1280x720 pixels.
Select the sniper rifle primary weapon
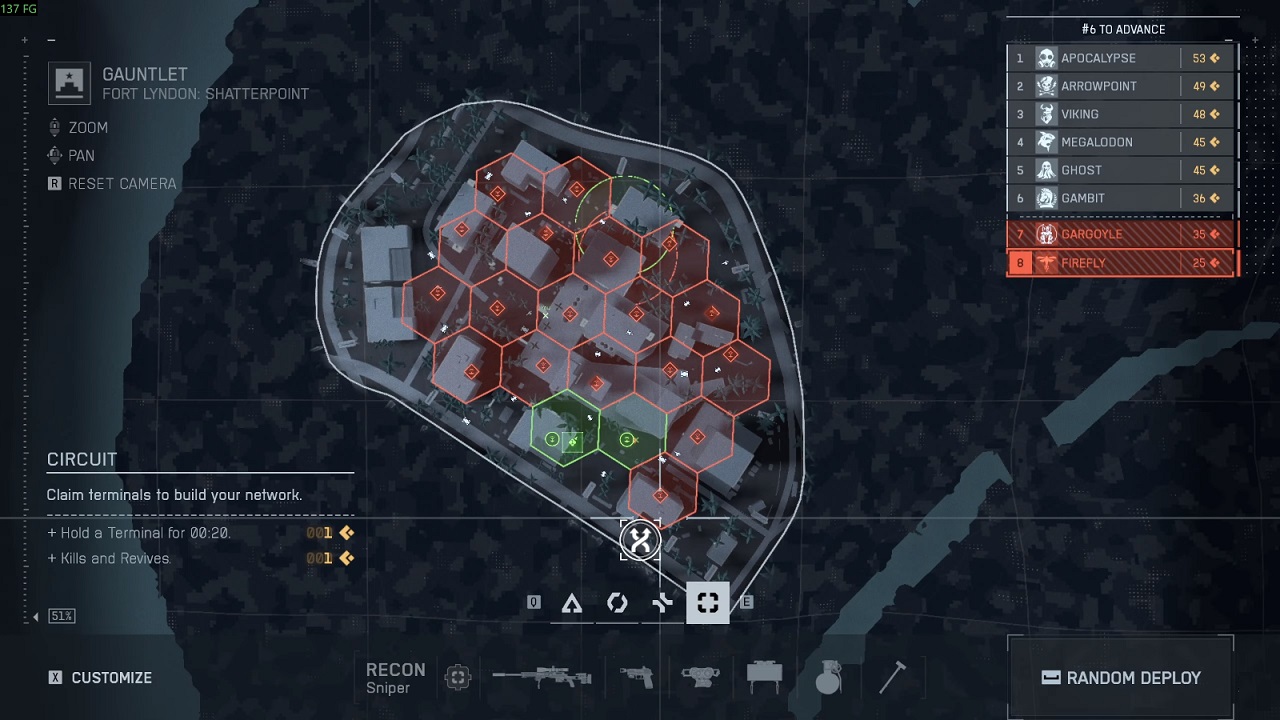pyautogui.click(x=542, y=677)
